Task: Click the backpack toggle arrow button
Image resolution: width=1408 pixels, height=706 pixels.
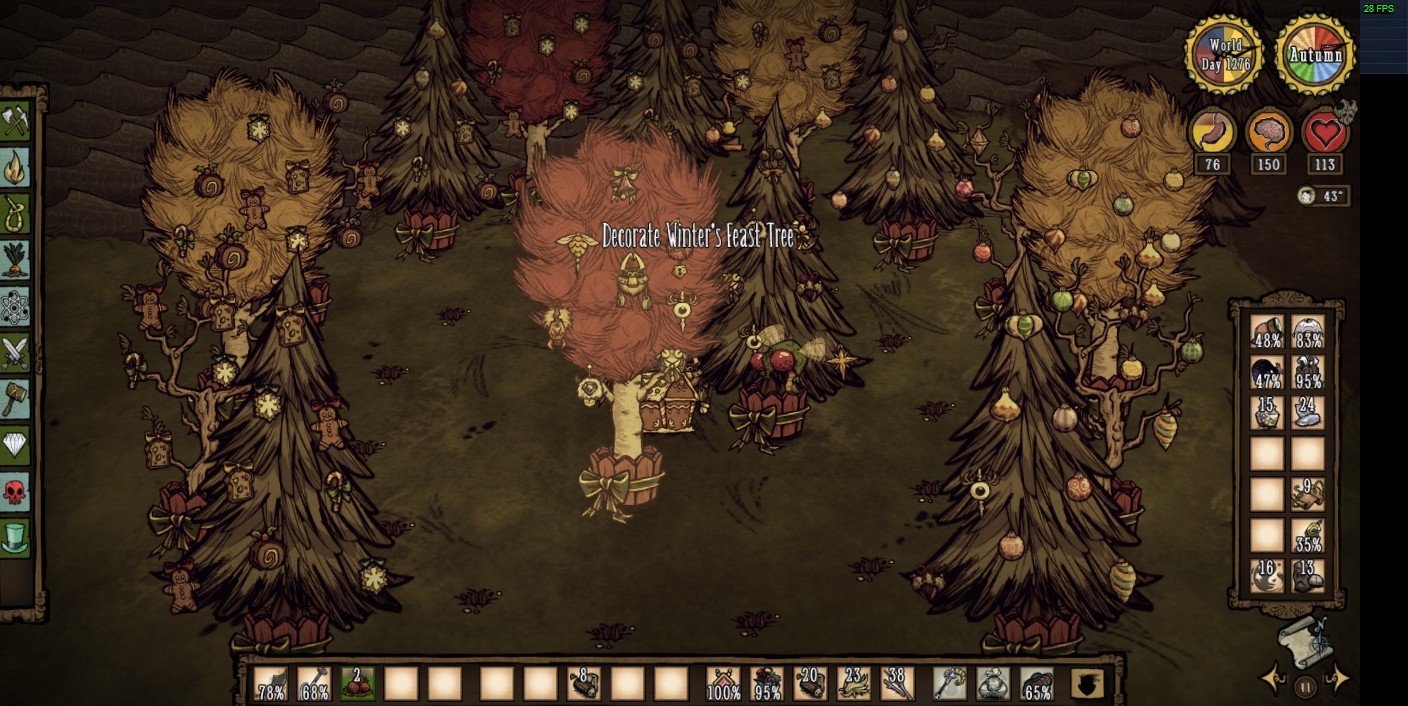Action: [x=1087, y=684]
